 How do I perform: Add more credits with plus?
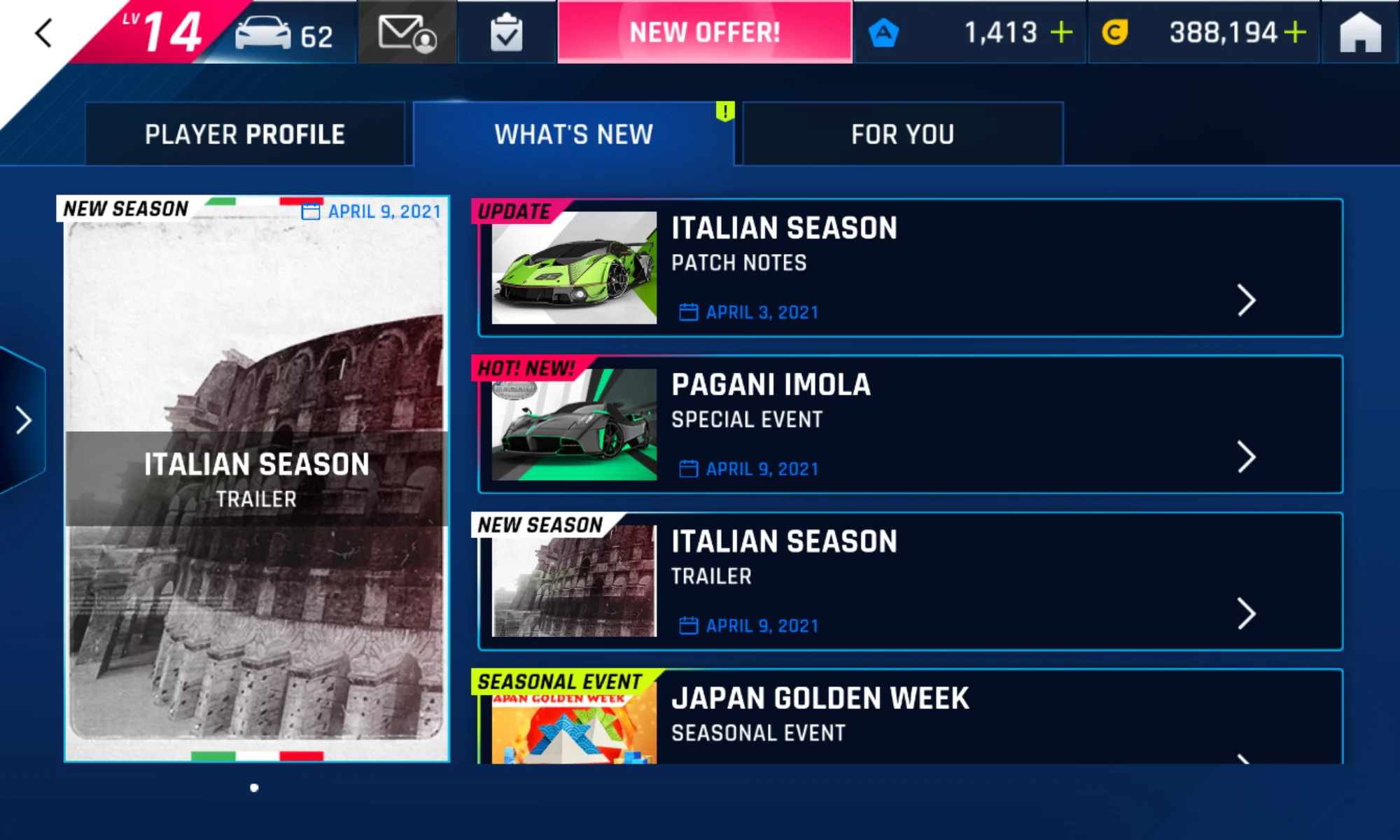tap(1296, 32)
